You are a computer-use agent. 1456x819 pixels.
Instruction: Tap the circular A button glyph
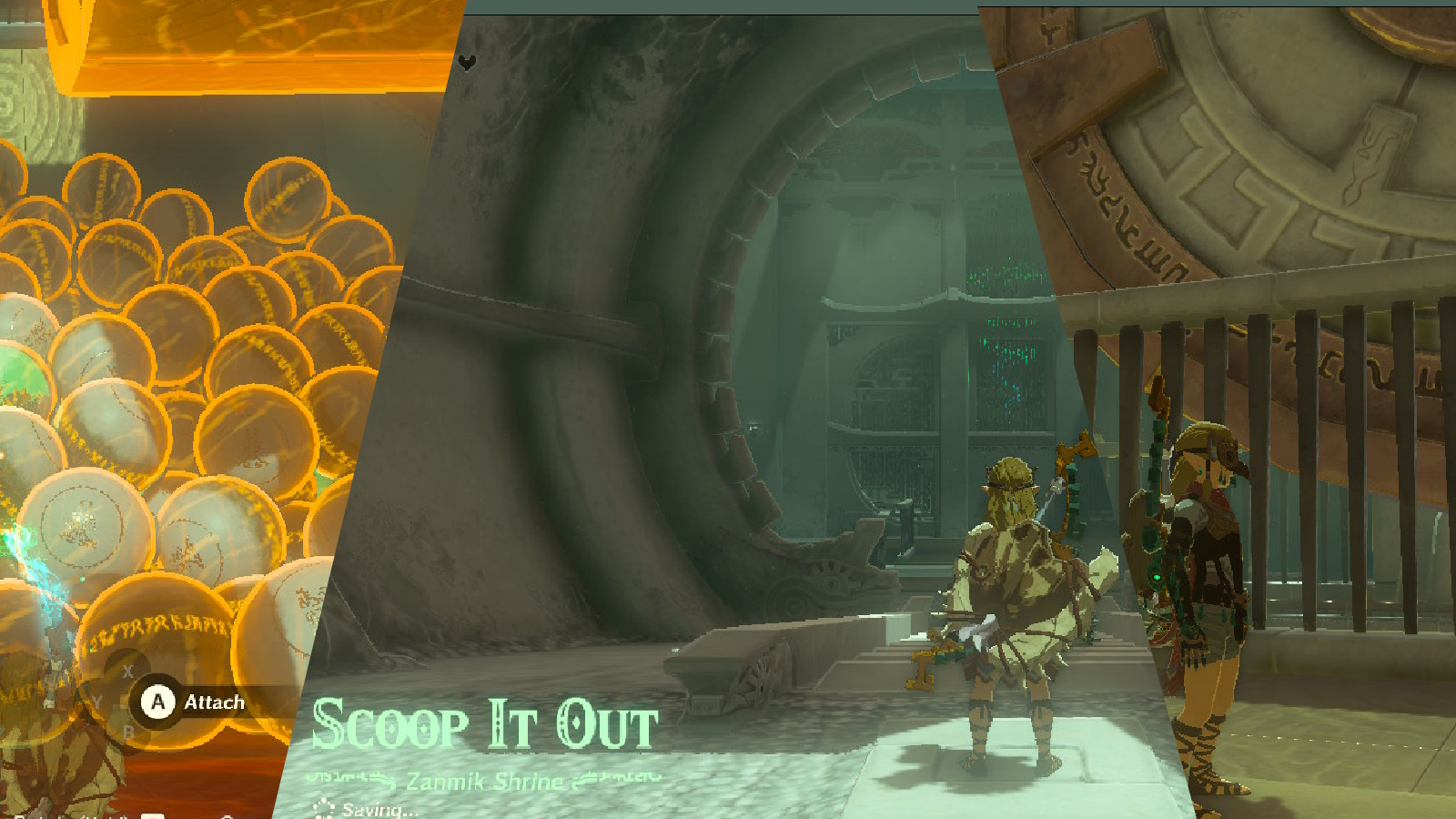[158, 702]
